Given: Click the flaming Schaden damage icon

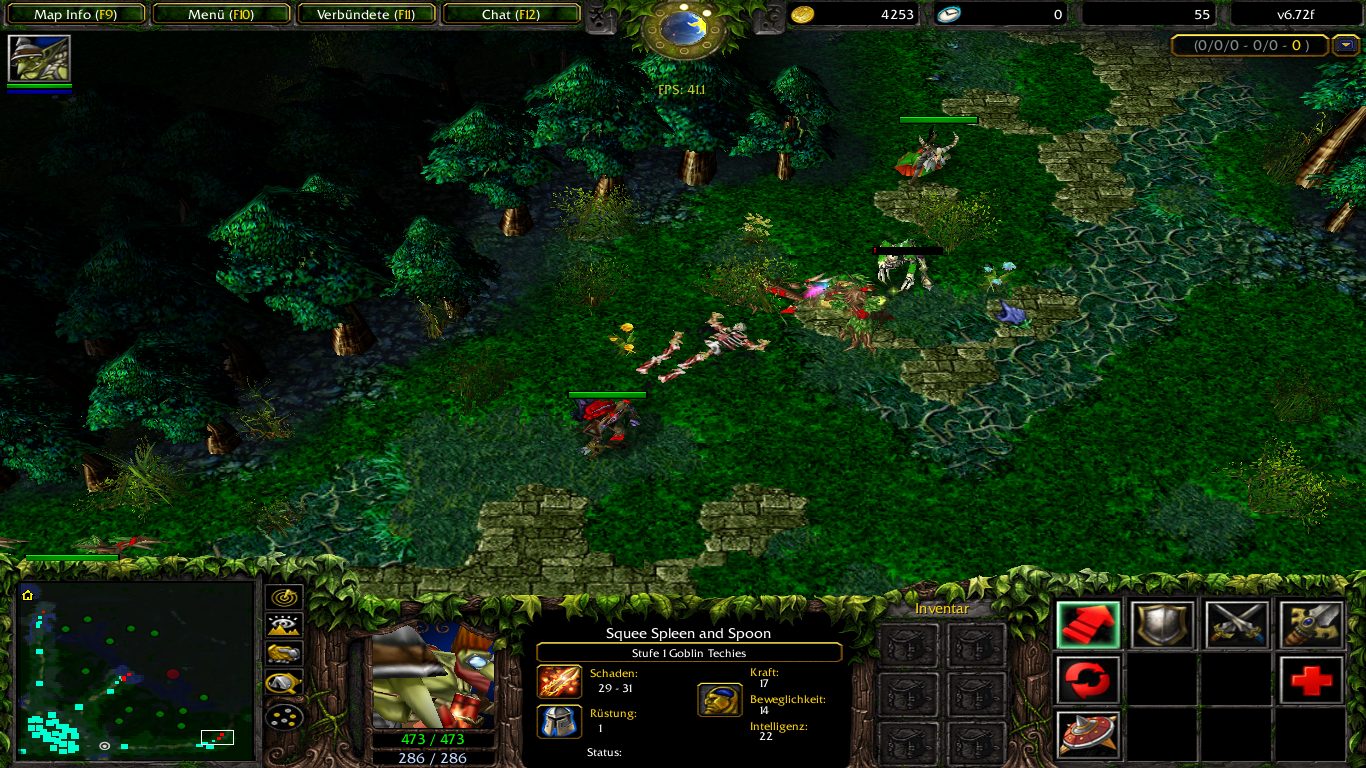Looking at the screenshot, I should [559, 682].
